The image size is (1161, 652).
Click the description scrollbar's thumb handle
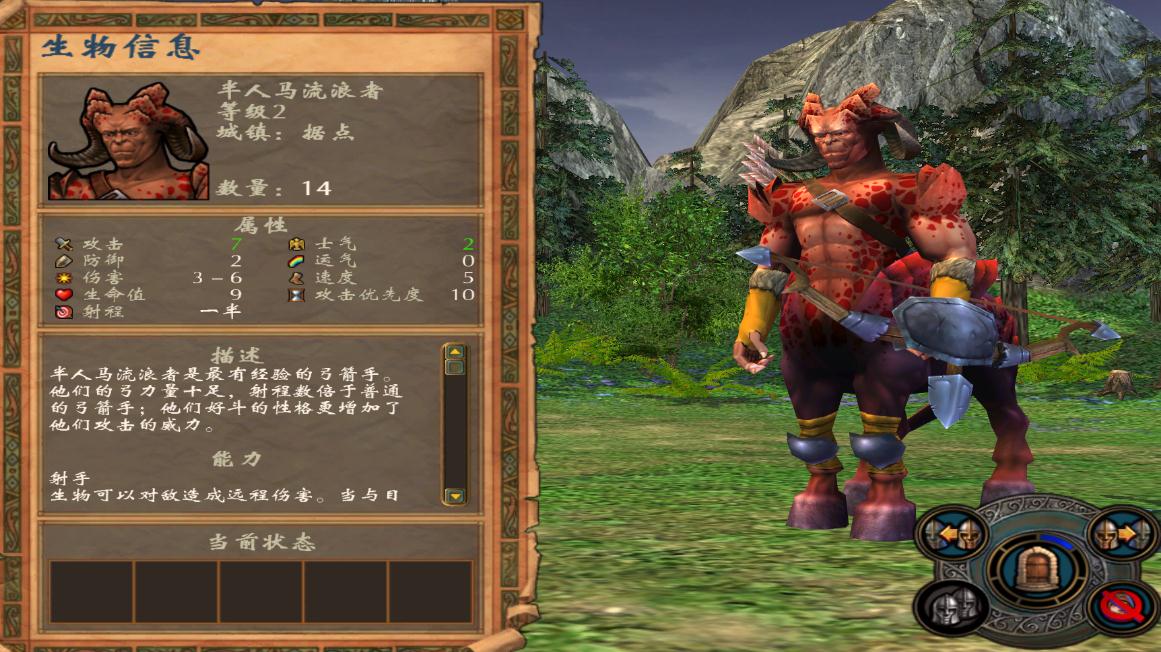coord(455,368)
